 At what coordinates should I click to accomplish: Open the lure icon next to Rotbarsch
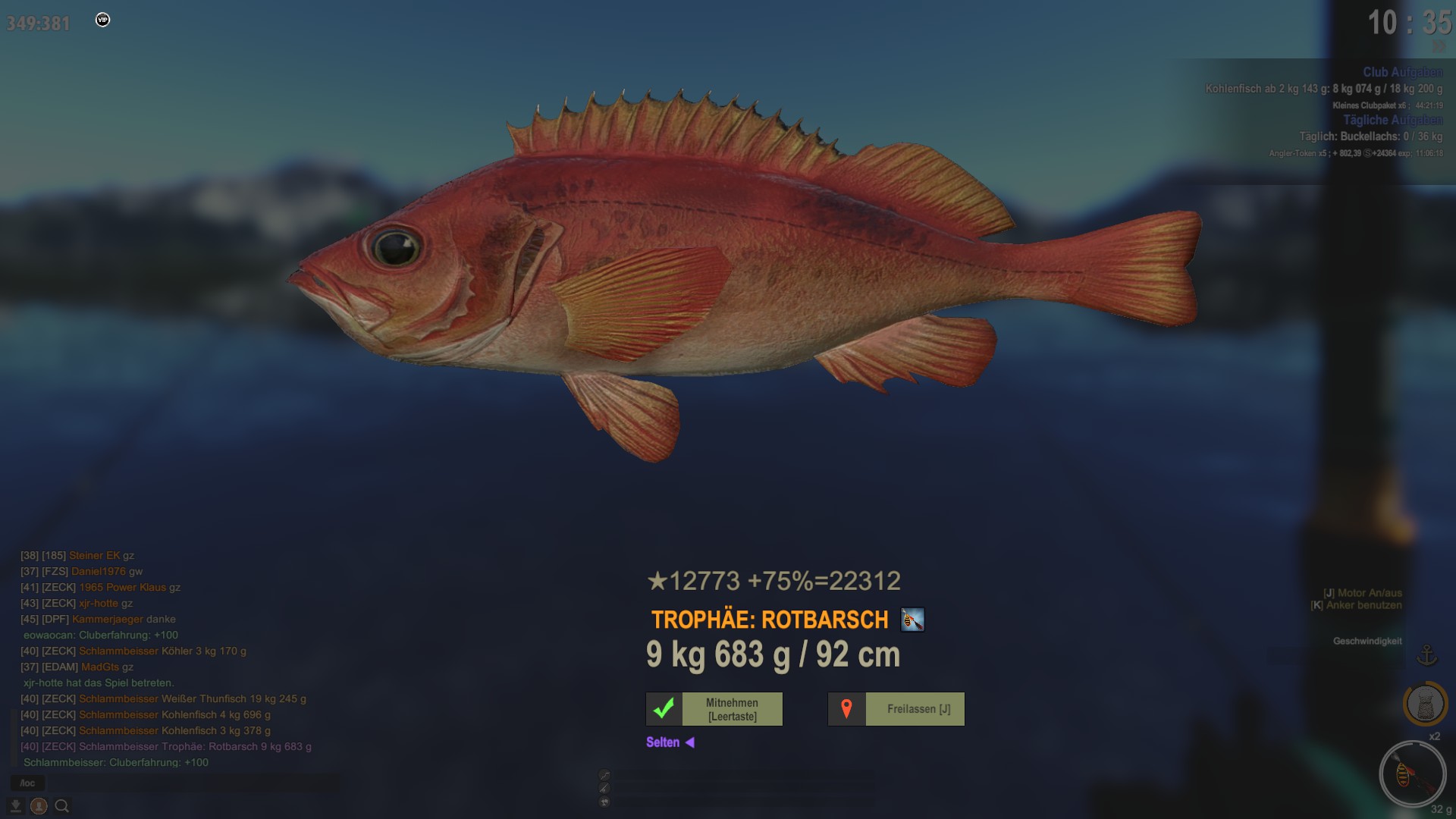coord(912,620)
